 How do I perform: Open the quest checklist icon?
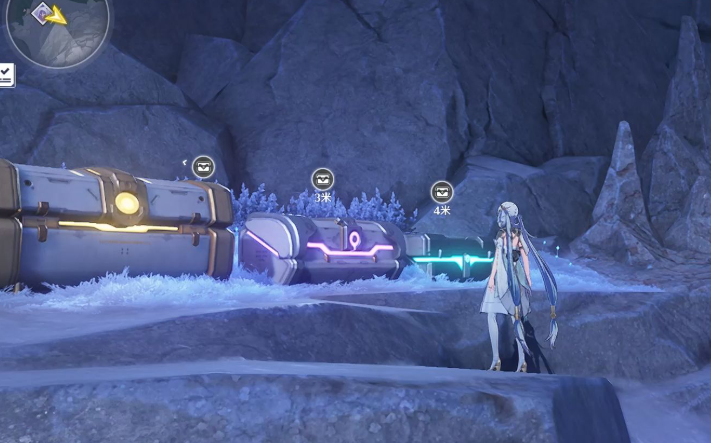pos(6,74)
